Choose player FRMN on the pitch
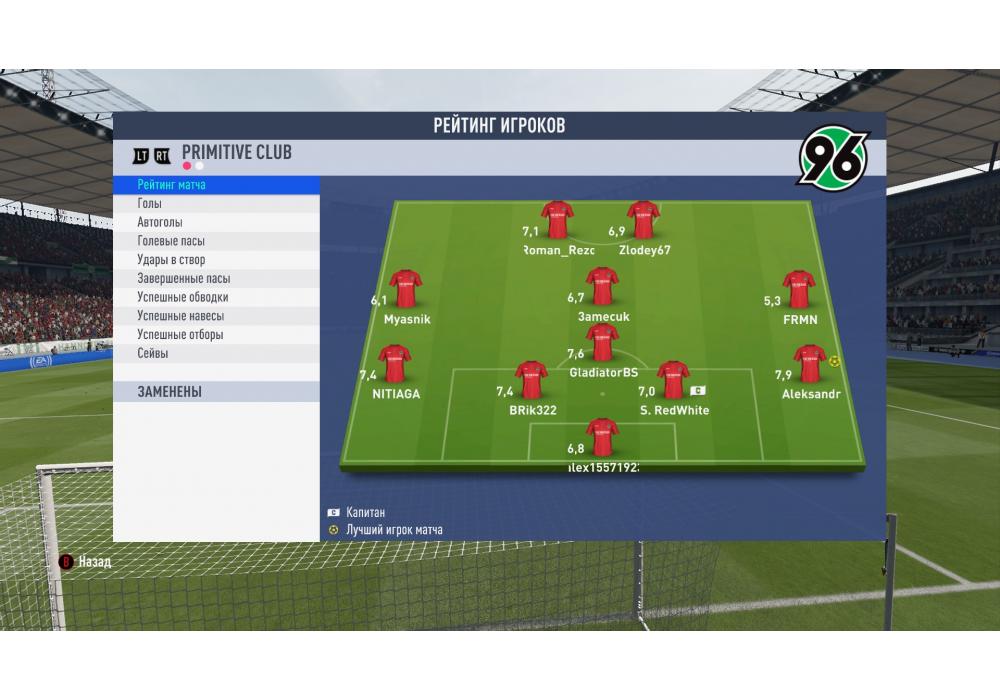The image size is (1000, 700). coord(799,290)
